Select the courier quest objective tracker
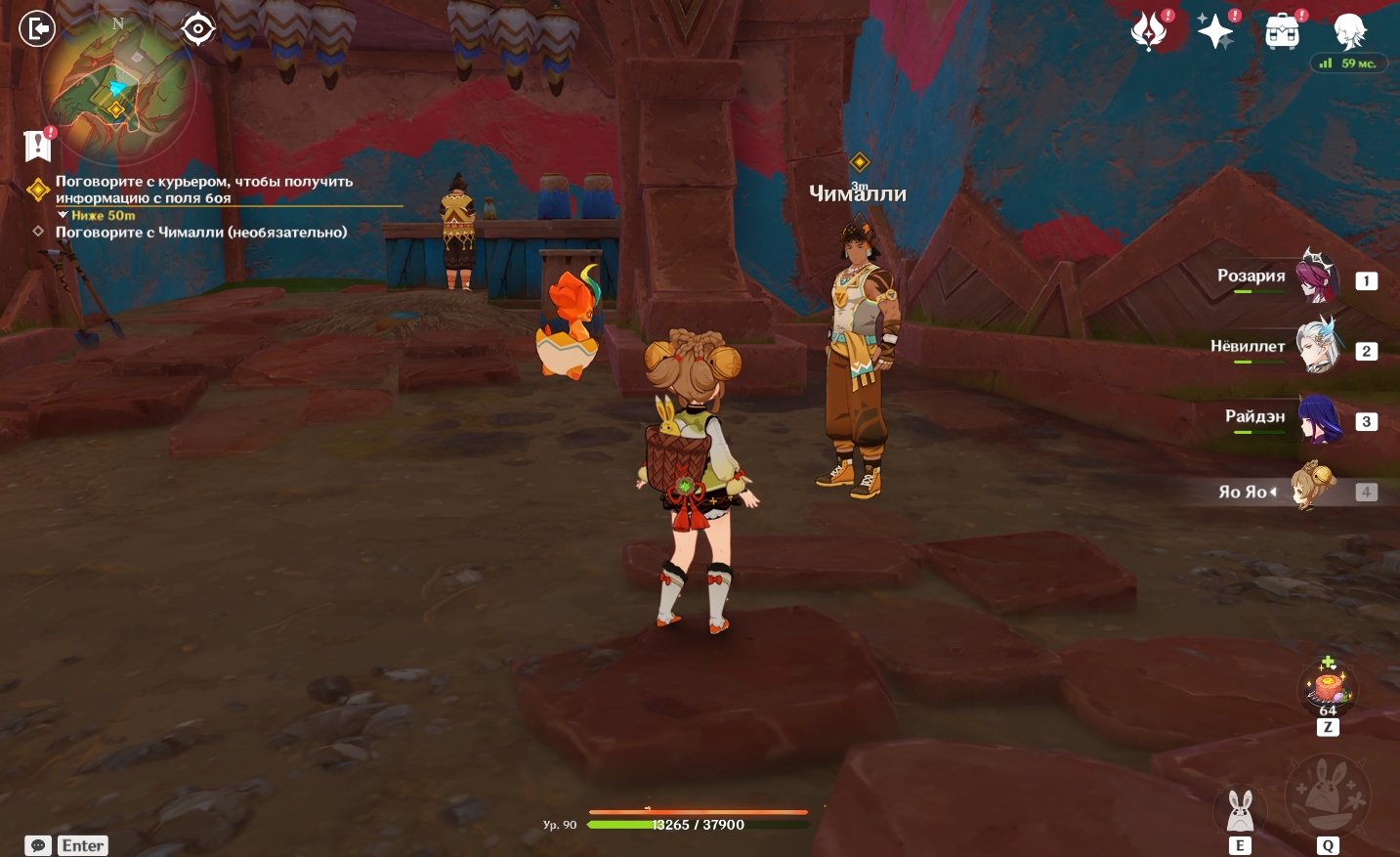 (203, 190)
